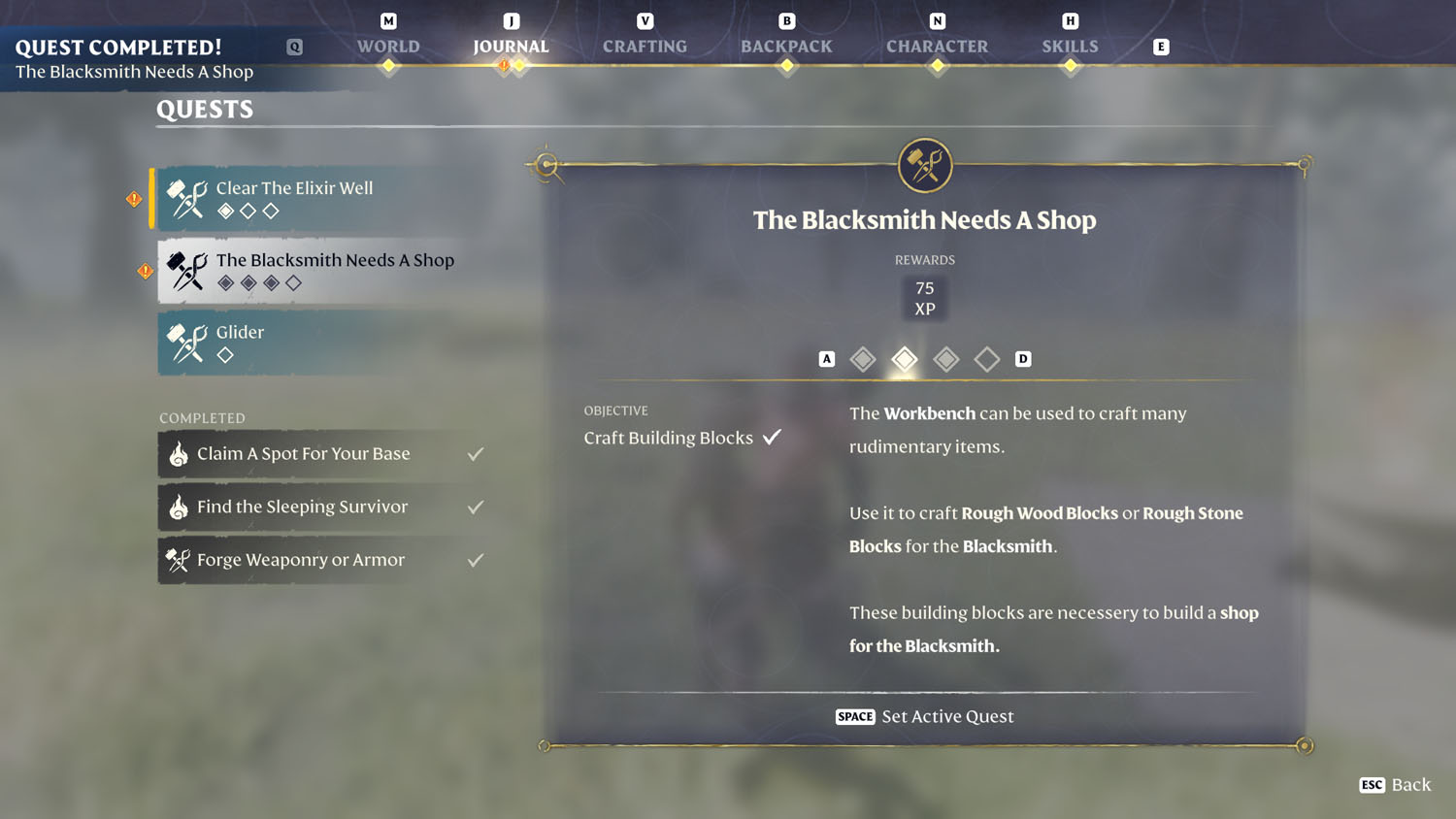Click the orange alert icon on Blacksmith quest
This screenshot has height=819, width=1456.
pyautogui.click(x=144, y=269)
